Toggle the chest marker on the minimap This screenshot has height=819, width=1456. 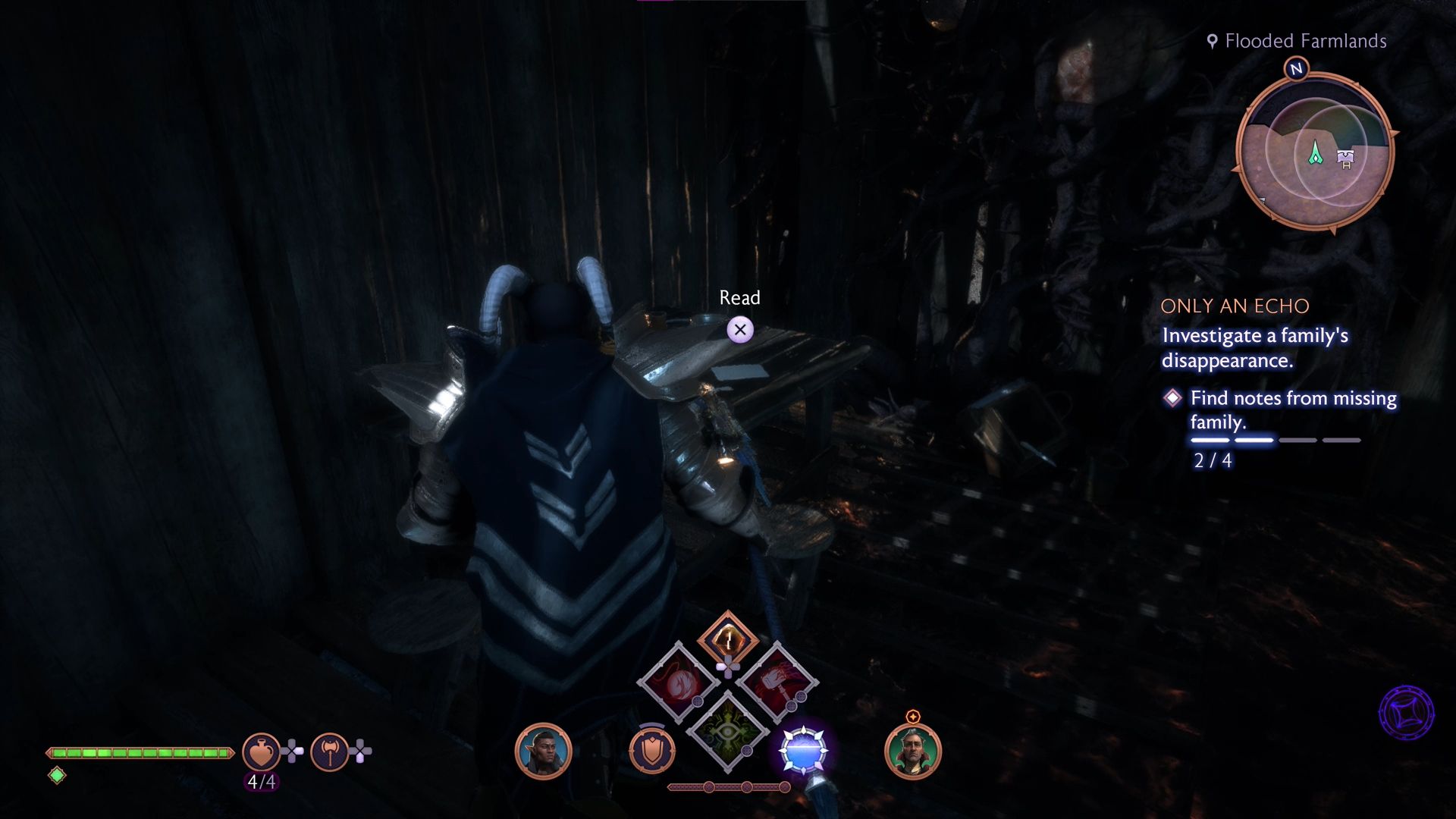pyautogui.click(x=1344, y=157)
